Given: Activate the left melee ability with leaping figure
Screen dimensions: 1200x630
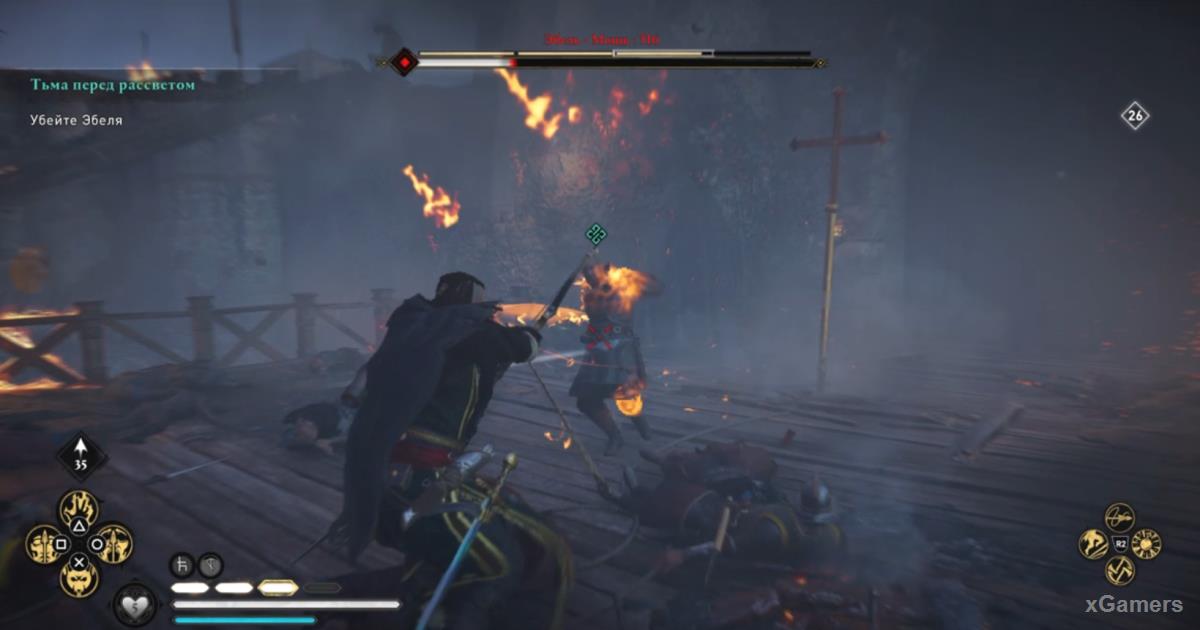Looking at the screenshot, I should (x=1093, y=545).
